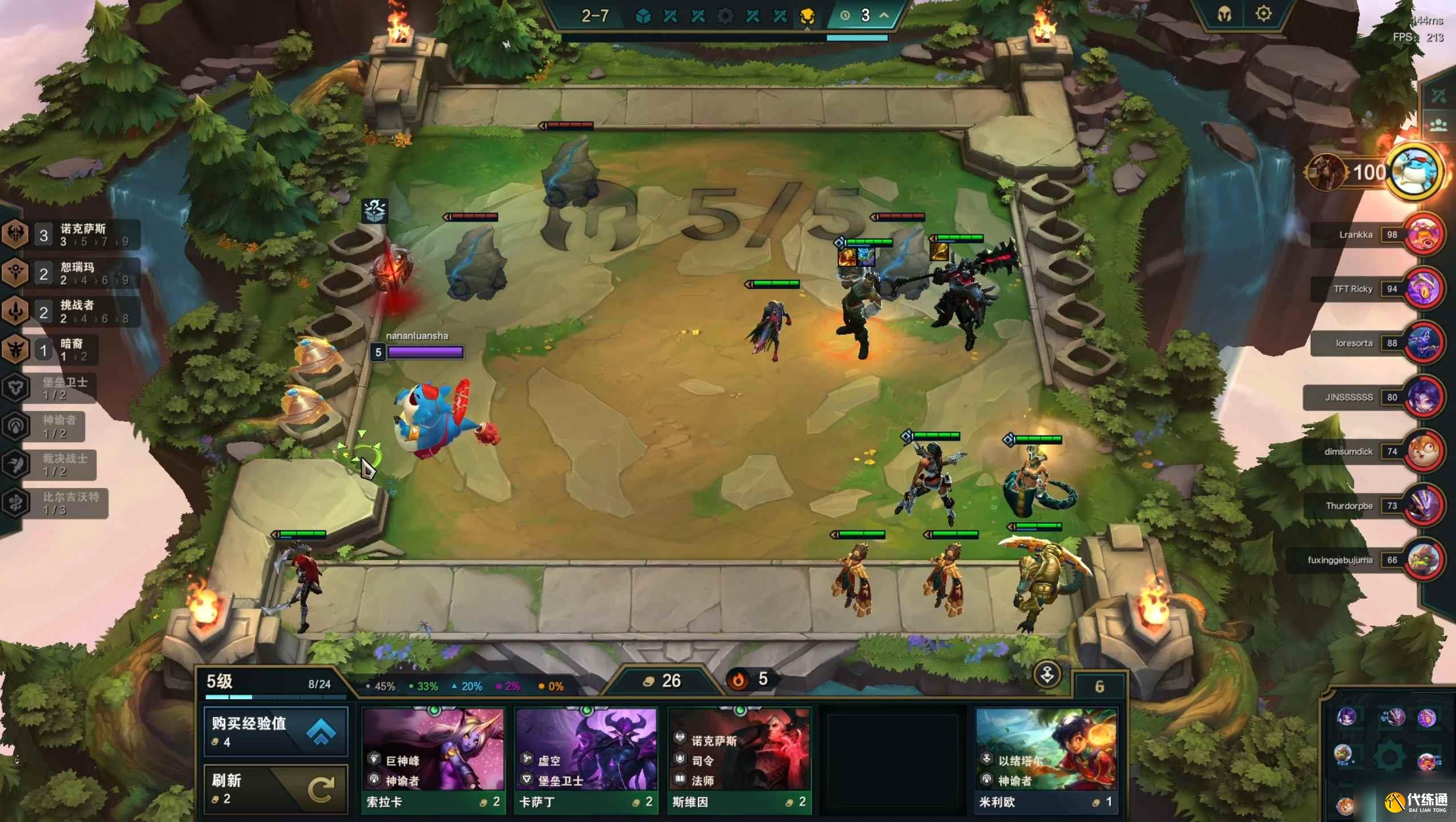Inspect the 诺克萨斯 trait entry
The width and height of the screenshot is (1456, 822).
pos(71,235)
